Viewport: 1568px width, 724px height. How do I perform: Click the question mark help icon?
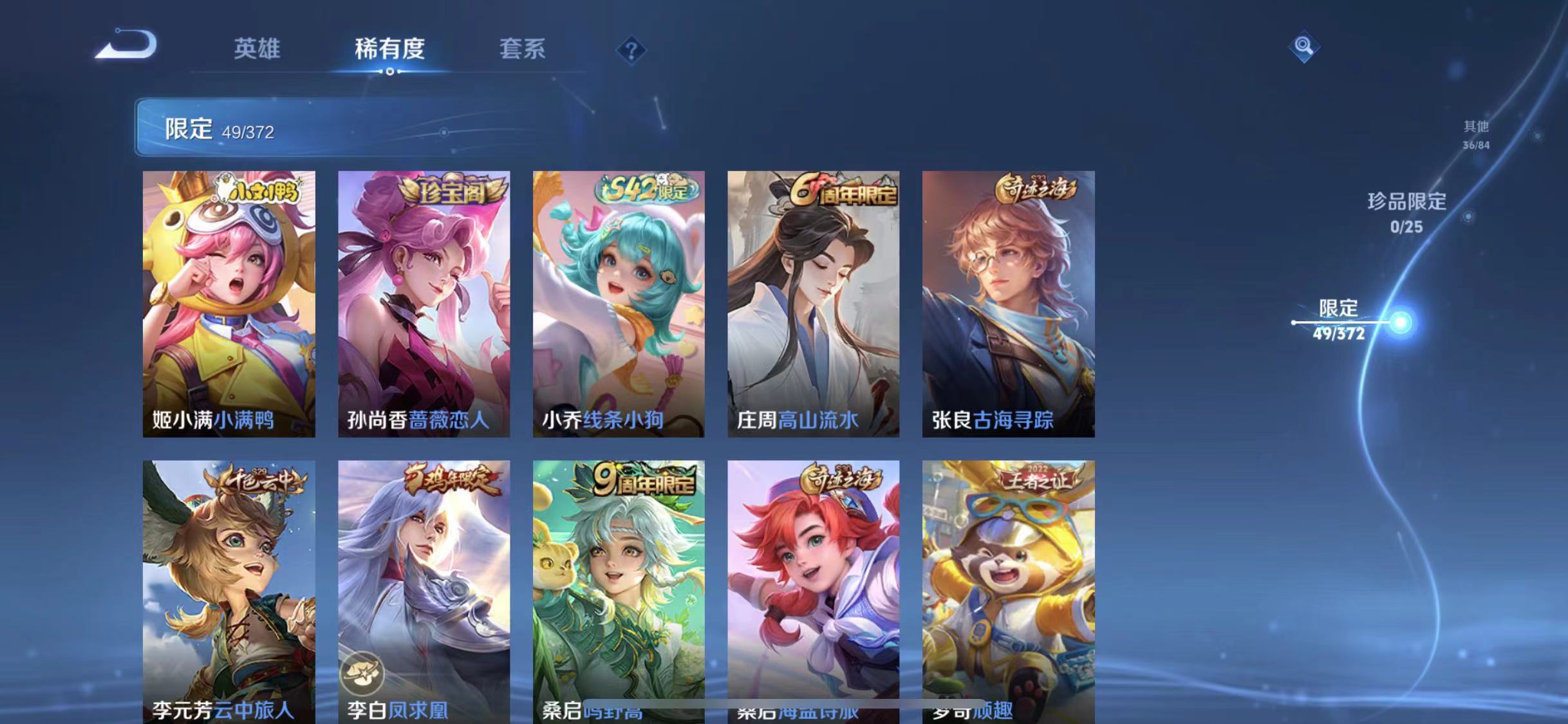click(634, 50)
